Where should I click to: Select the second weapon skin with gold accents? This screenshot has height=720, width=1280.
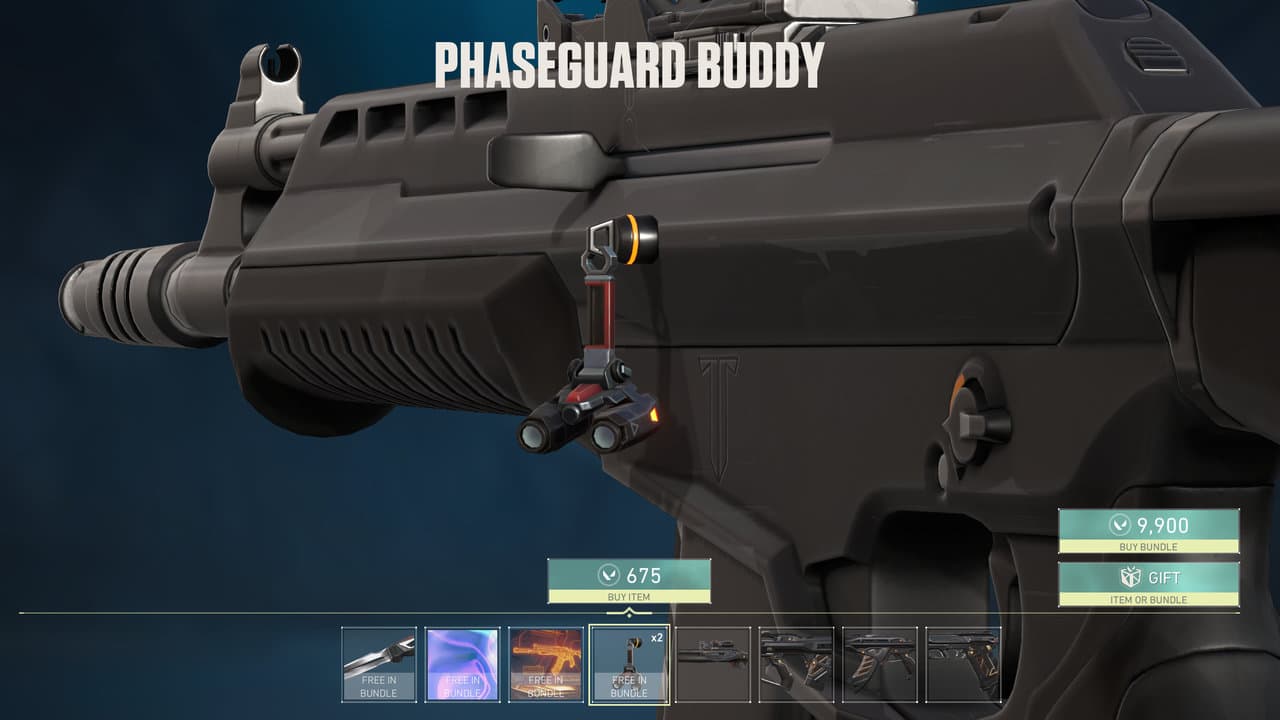click(x=795, y=662)
